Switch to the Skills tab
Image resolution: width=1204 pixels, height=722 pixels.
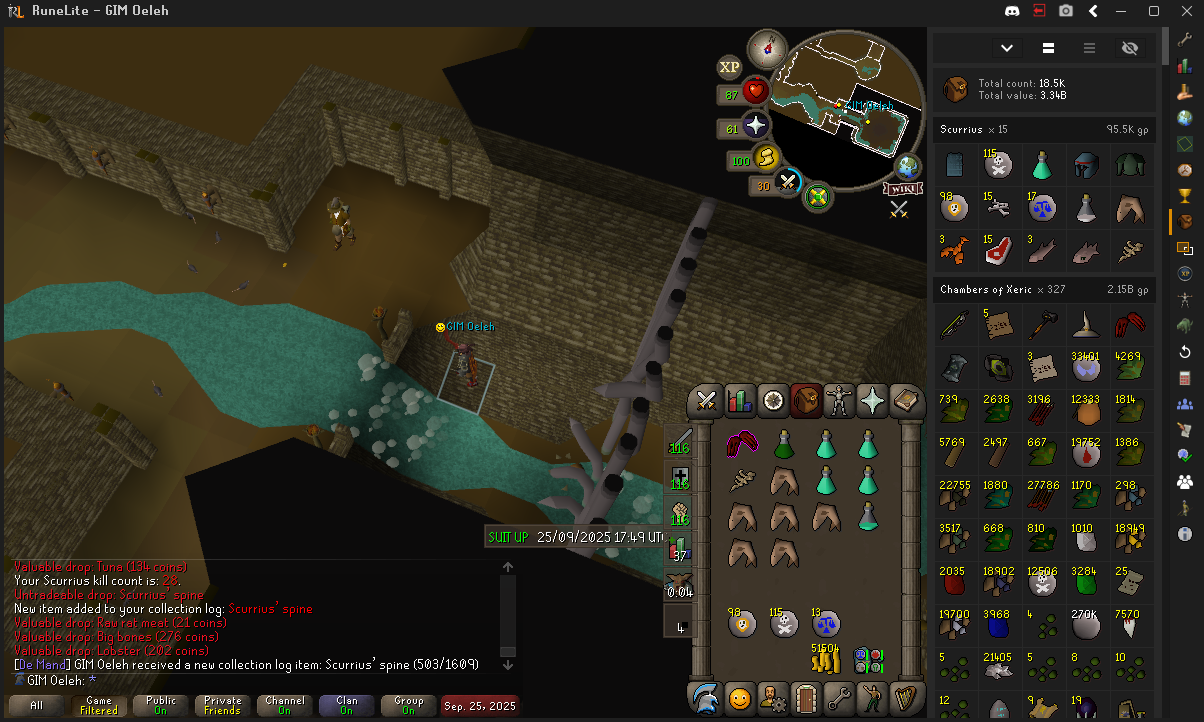(740, 401)
